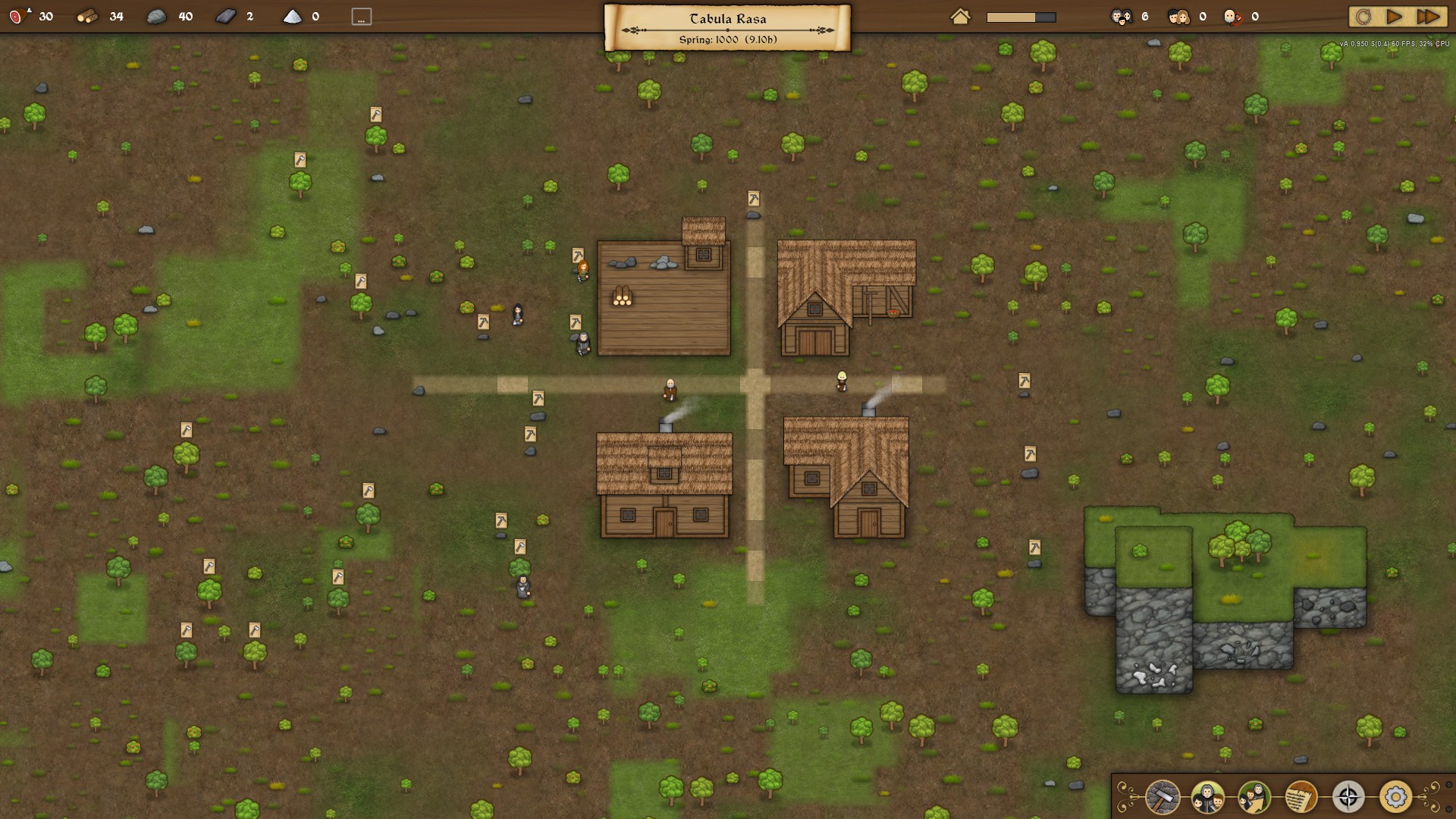
Task: Click the house icon in the top bar
Action: [x=960, y=17]
